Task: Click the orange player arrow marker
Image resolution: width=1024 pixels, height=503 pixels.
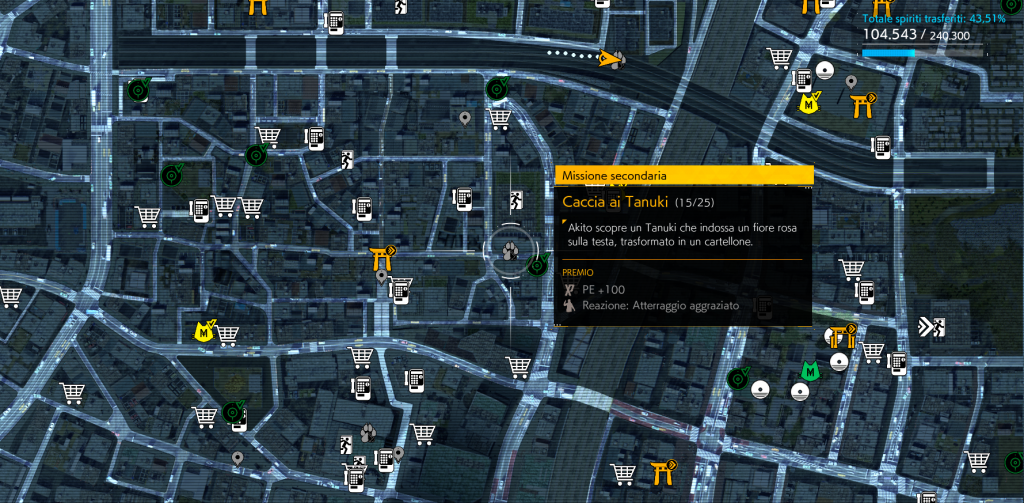Action: [606, 59]
